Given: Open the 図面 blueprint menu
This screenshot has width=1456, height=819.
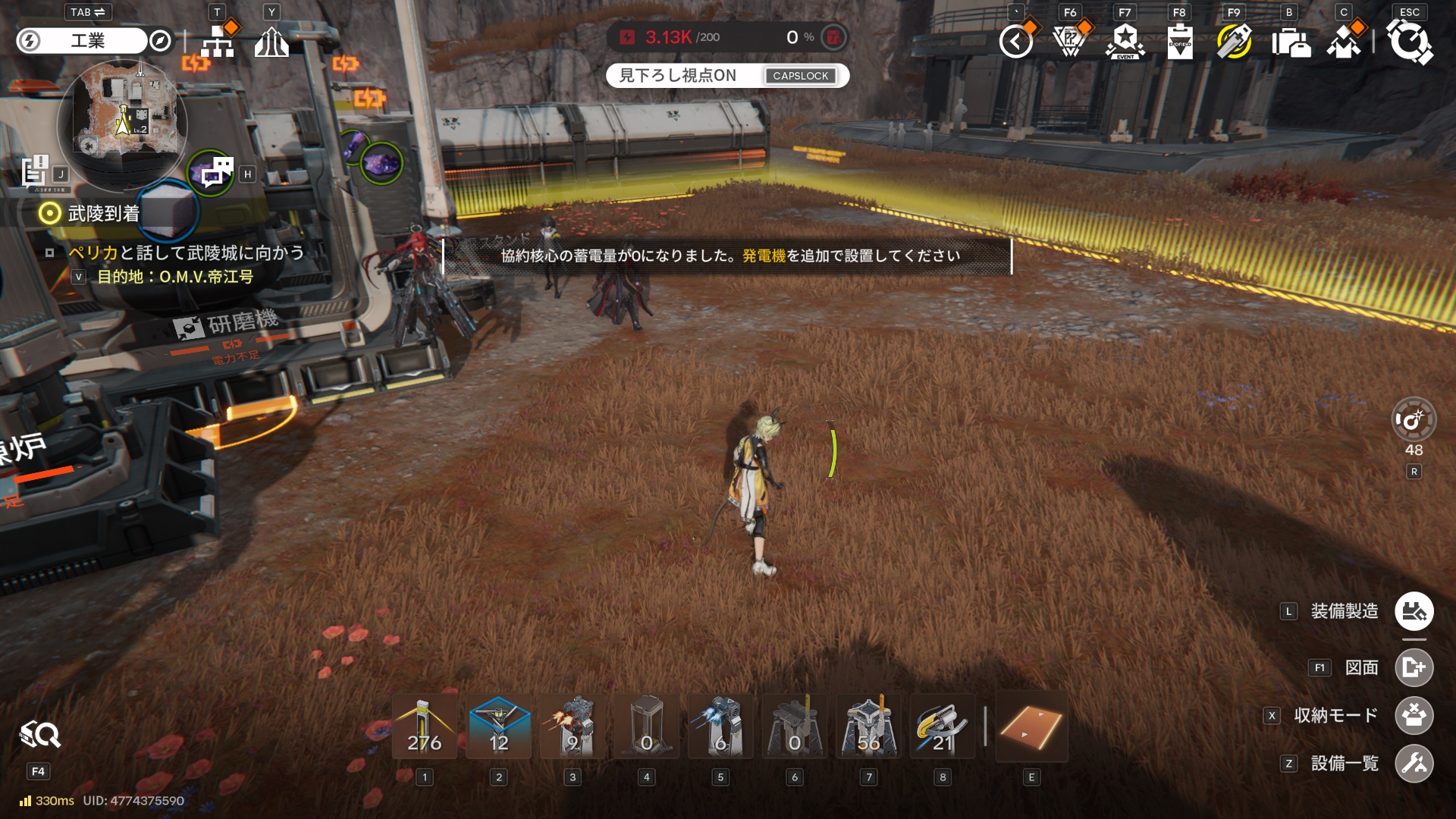Looking at the screenshot, I should click(x=1414, y=667).
